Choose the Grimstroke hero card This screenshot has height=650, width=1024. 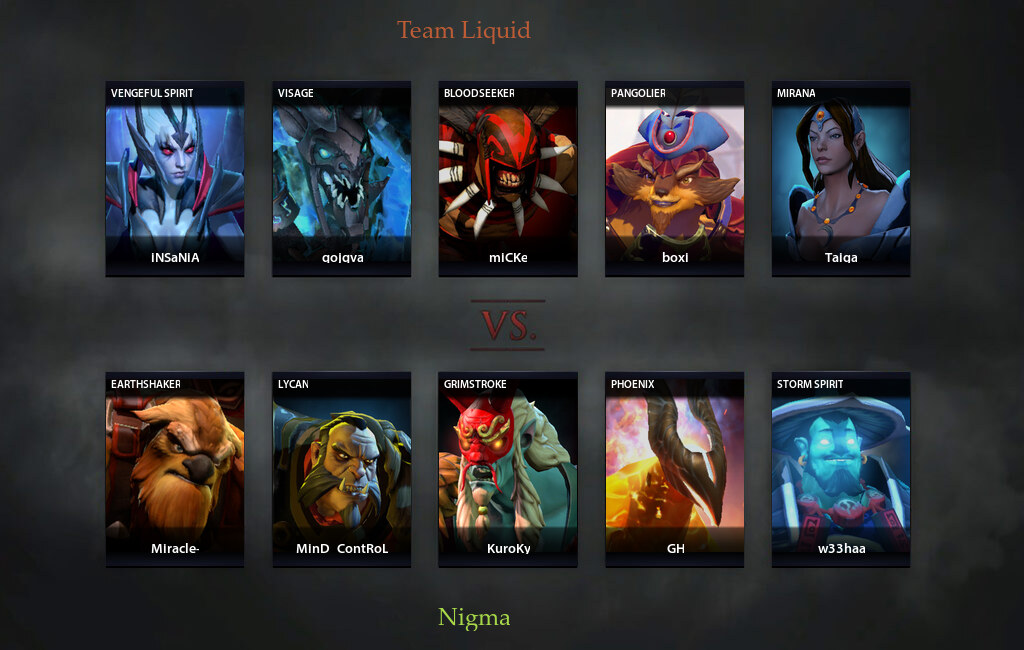[508, 469]
